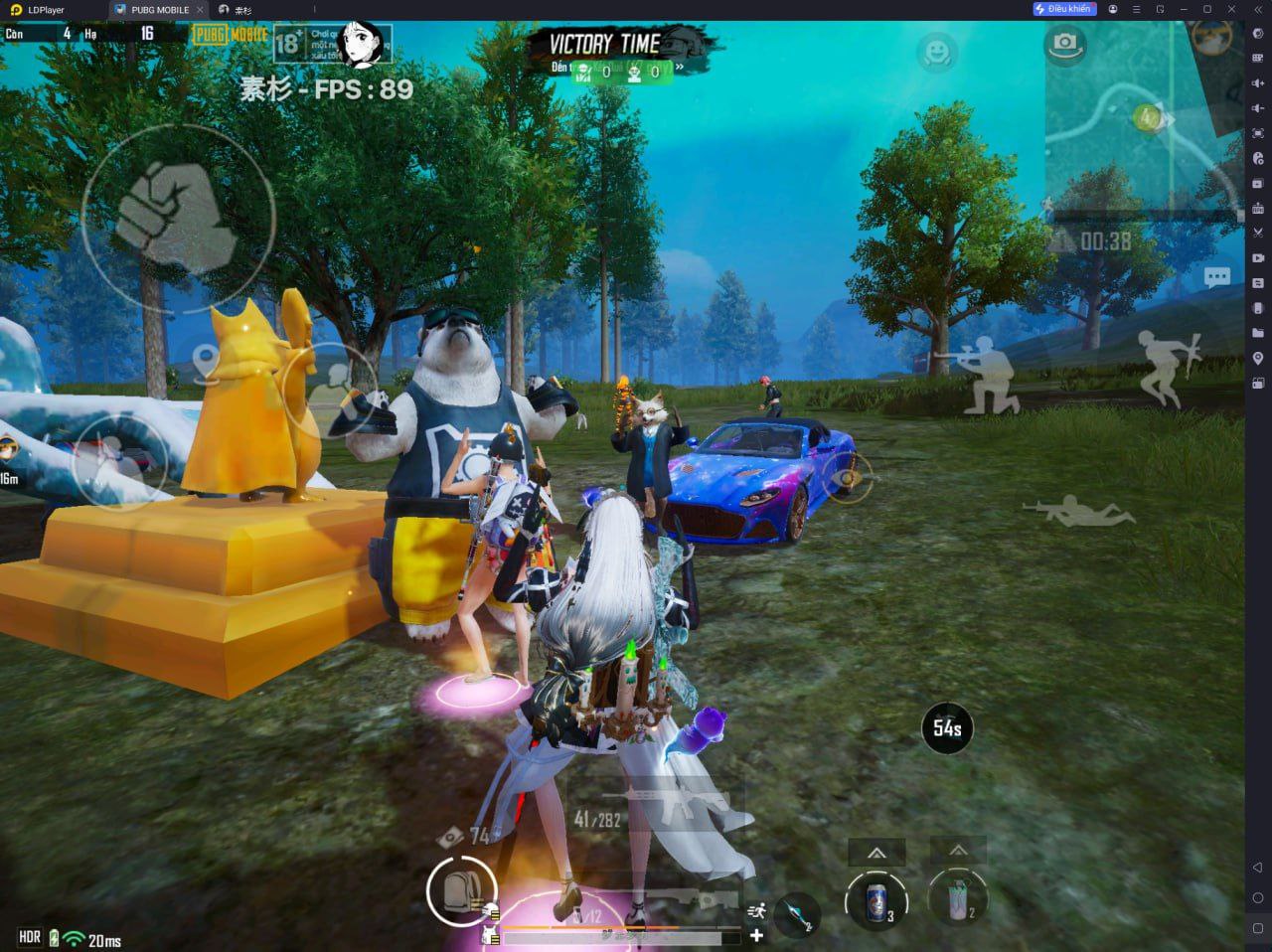The image size is (1272, 952).
Task: Expand the bandage consumable options
Action: (959, 850)
